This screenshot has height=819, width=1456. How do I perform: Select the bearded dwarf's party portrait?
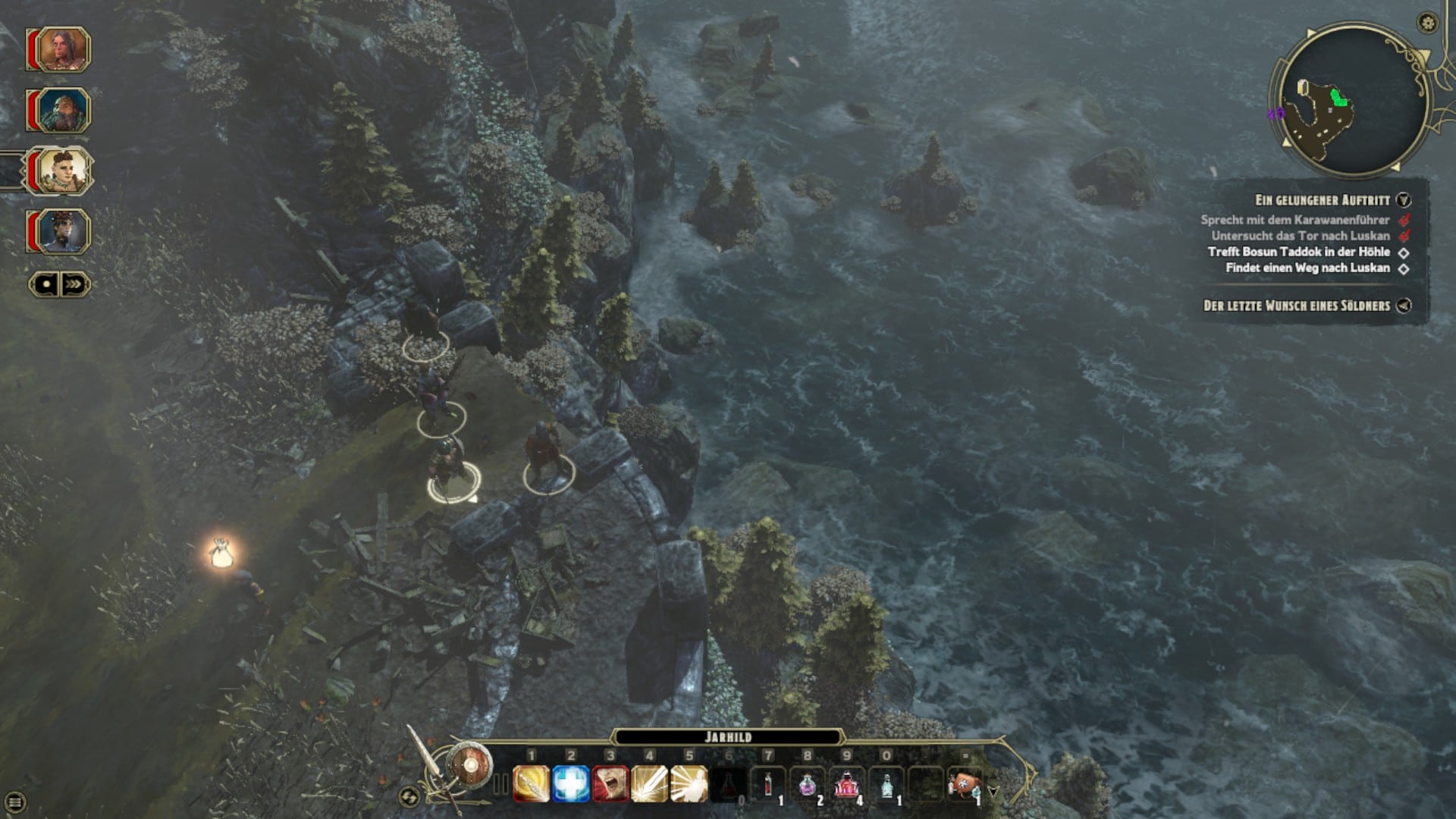click(64, 111)
